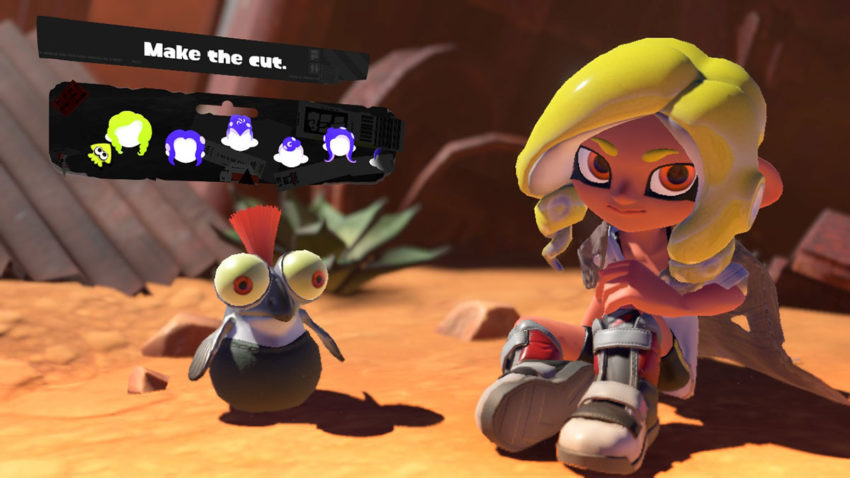Image resolution: width=850 pixels, height=478 pixels.
Task: Select the short purple bun hairstyle
Action: point(290,152)
